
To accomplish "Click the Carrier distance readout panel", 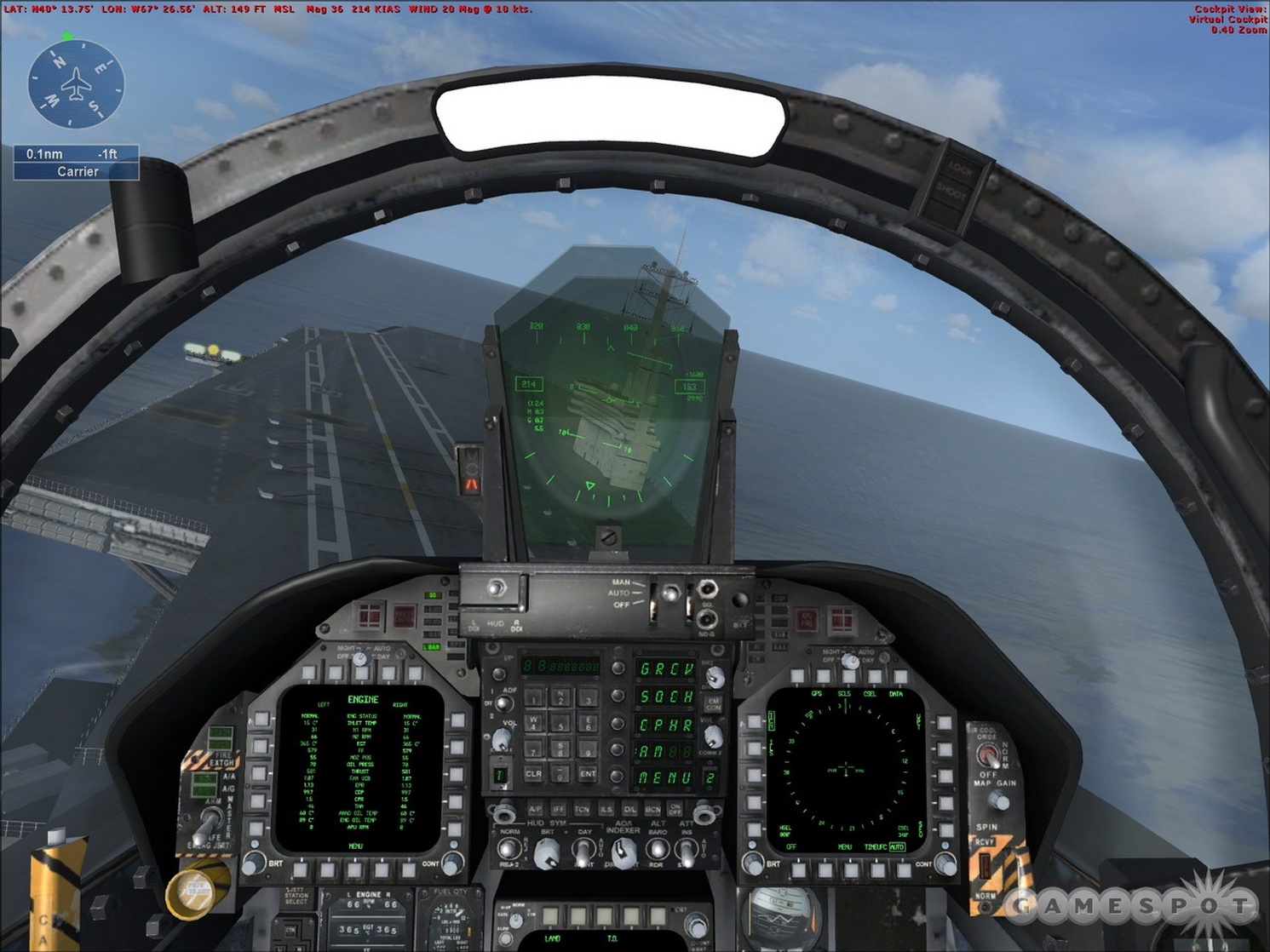I will [x=77, y=162].
